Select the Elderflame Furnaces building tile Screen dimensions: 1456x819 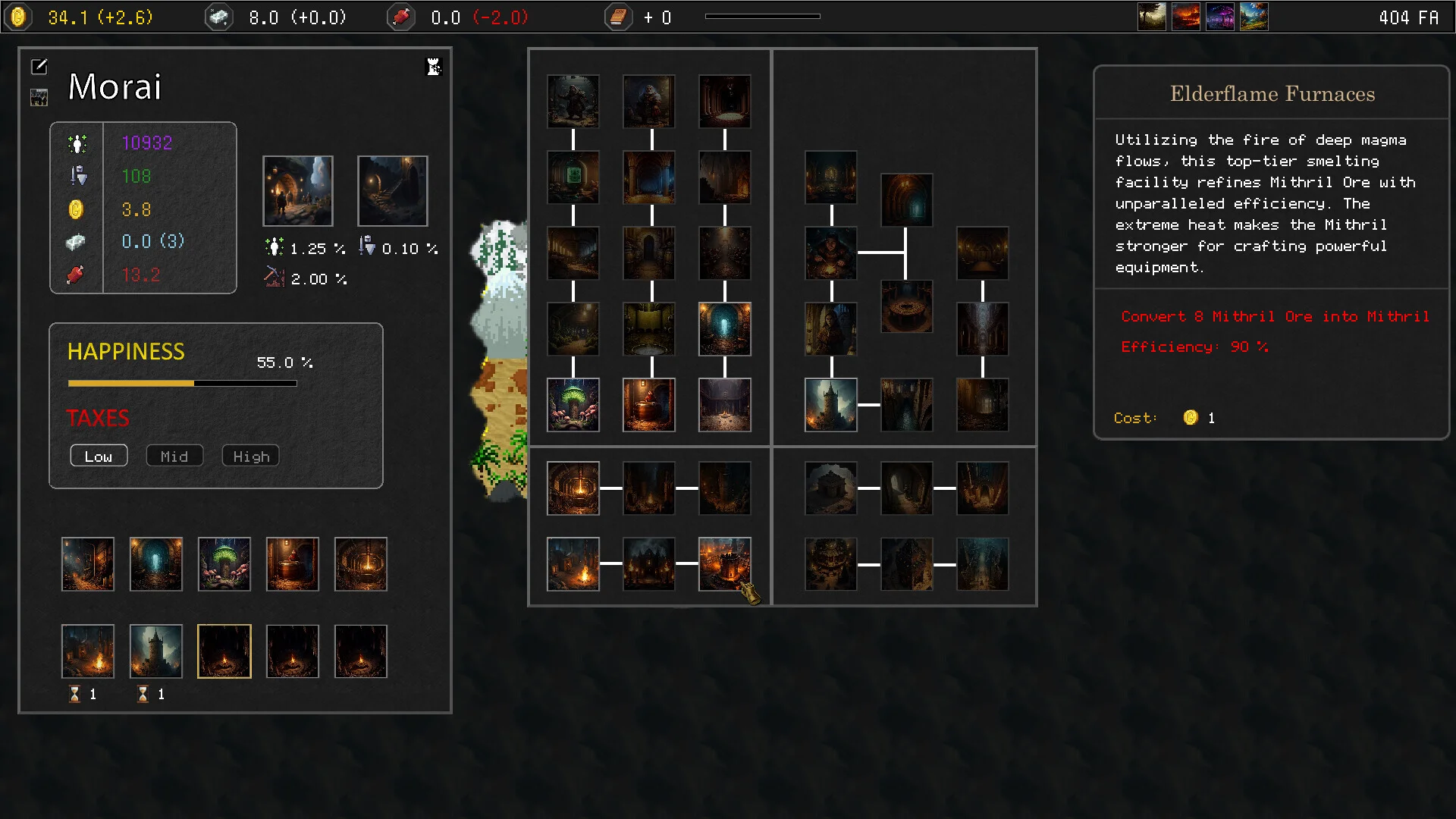click(x=725, y=564)
